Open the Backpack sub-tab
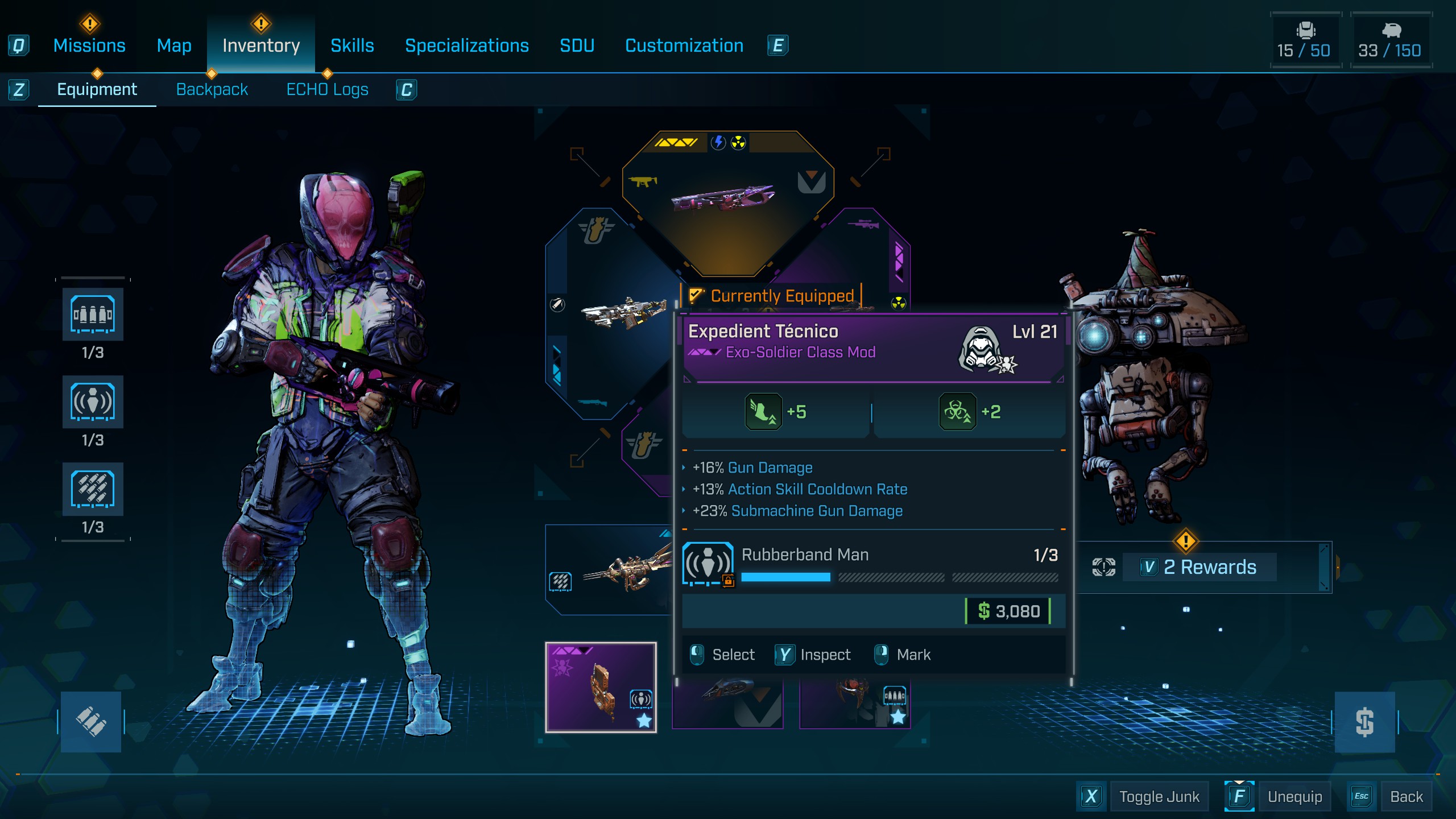1456x819 pixels. tap(212, 89)
